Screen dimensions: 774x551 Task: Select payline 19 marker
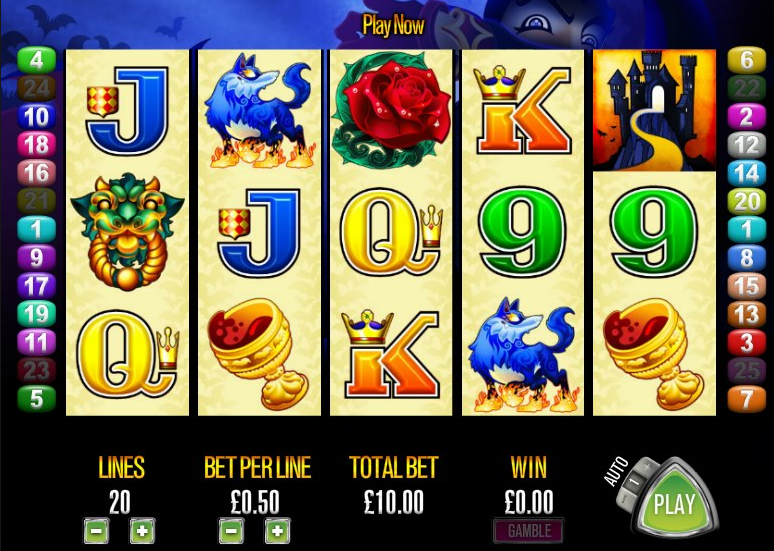[37, 314]
